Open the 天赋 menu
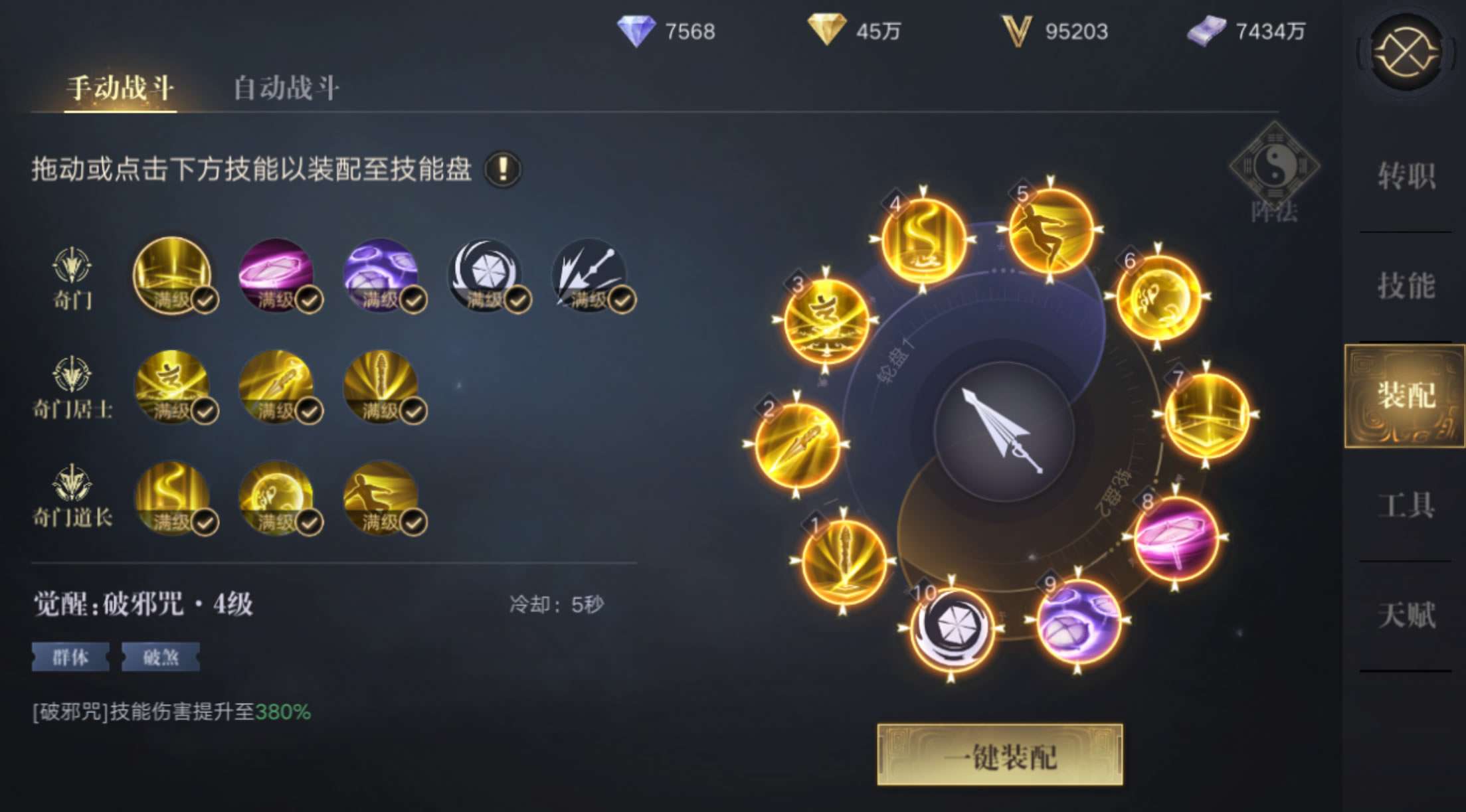Viewport: 1466px width, 812px height. [1406, 615]
